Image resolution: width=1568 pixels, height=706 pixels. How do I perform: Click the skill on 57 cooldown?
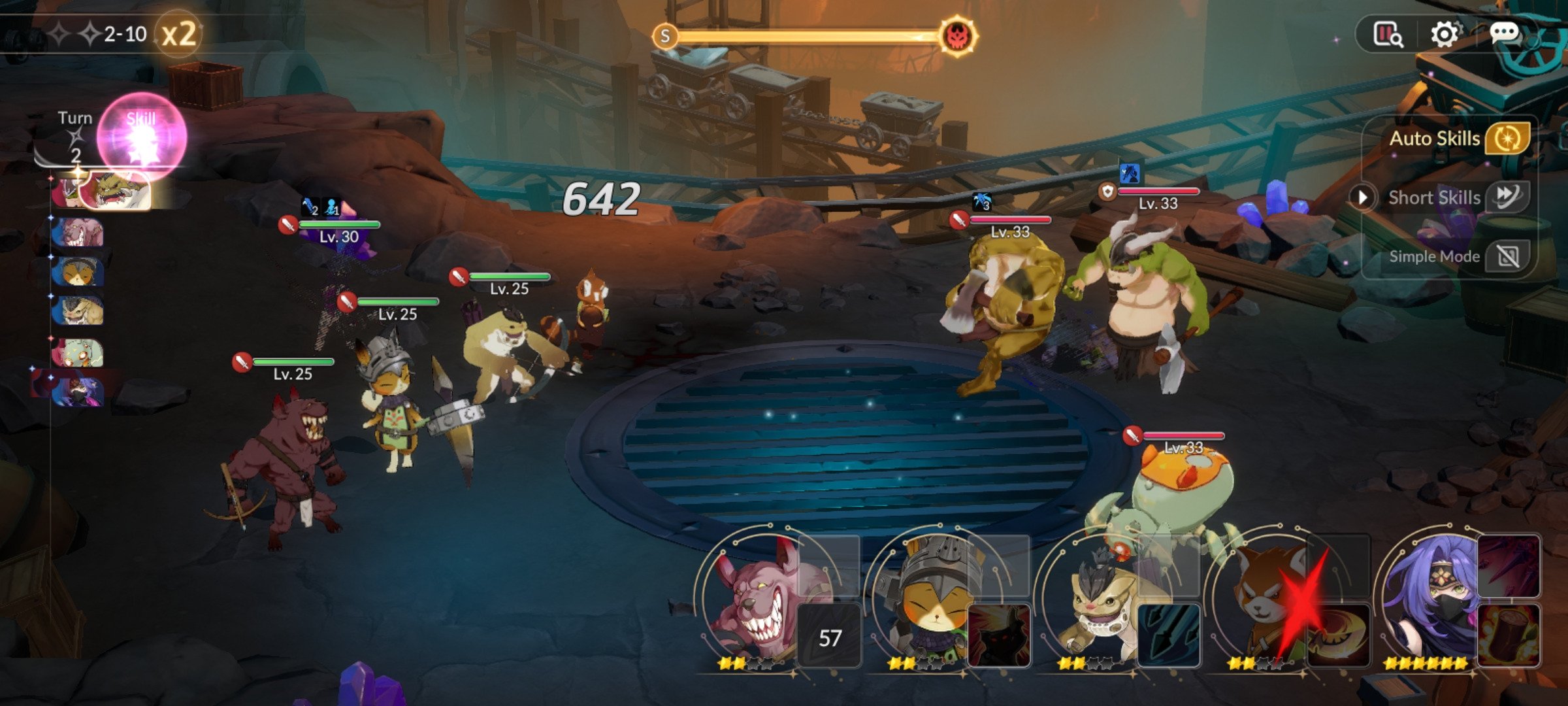point(830,636)
